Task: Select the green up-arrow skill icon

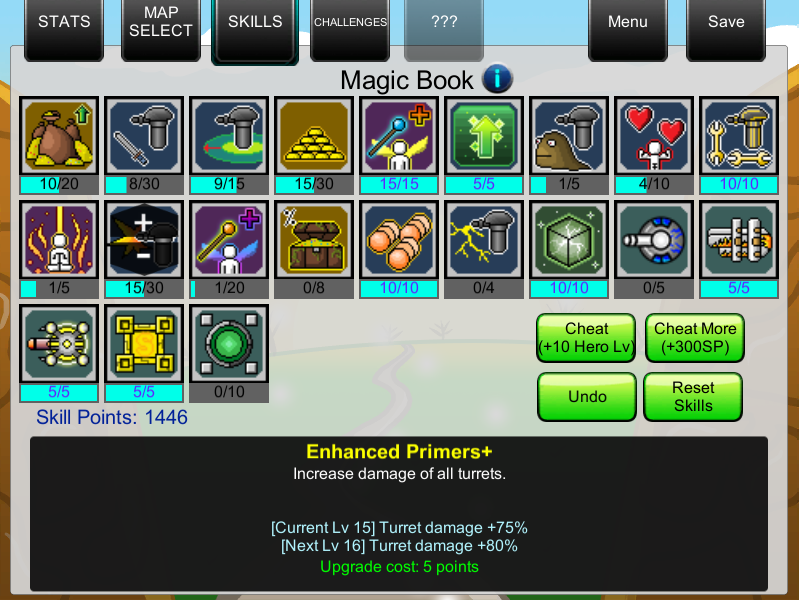Action: coord(484,136)
